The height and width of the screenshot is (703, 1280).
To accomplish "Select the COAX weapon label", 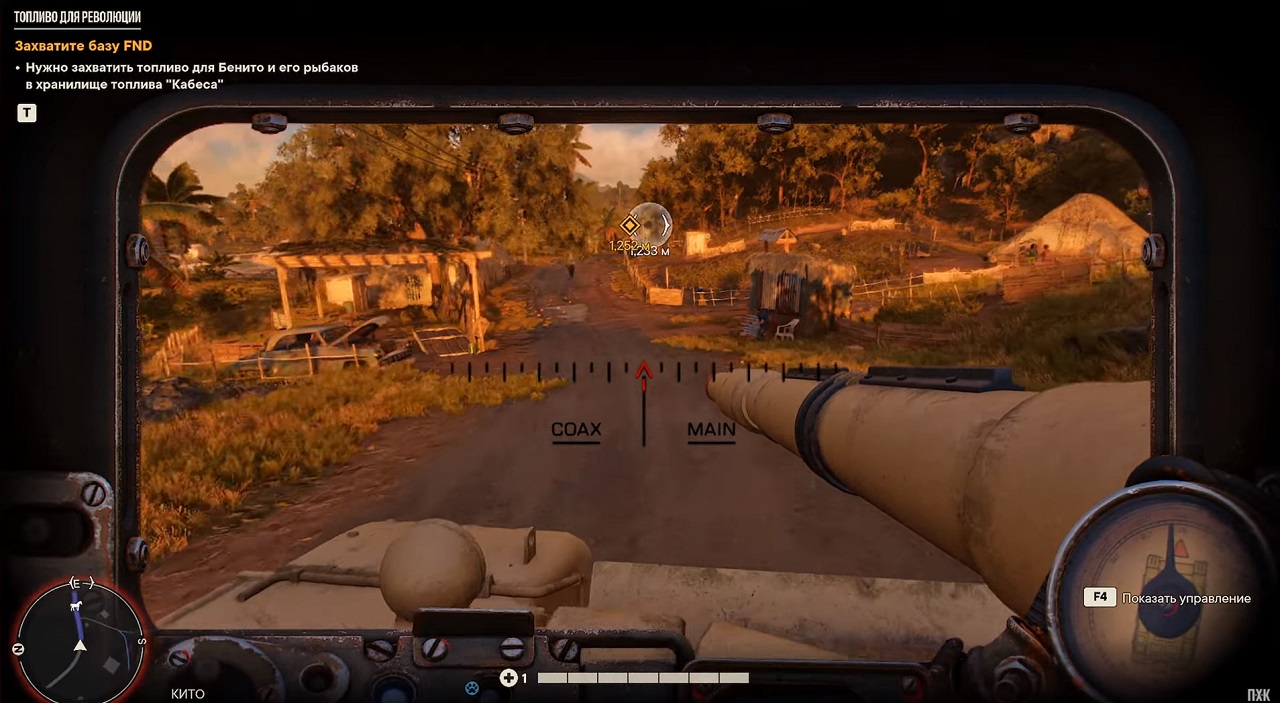I will pos(576,430).
